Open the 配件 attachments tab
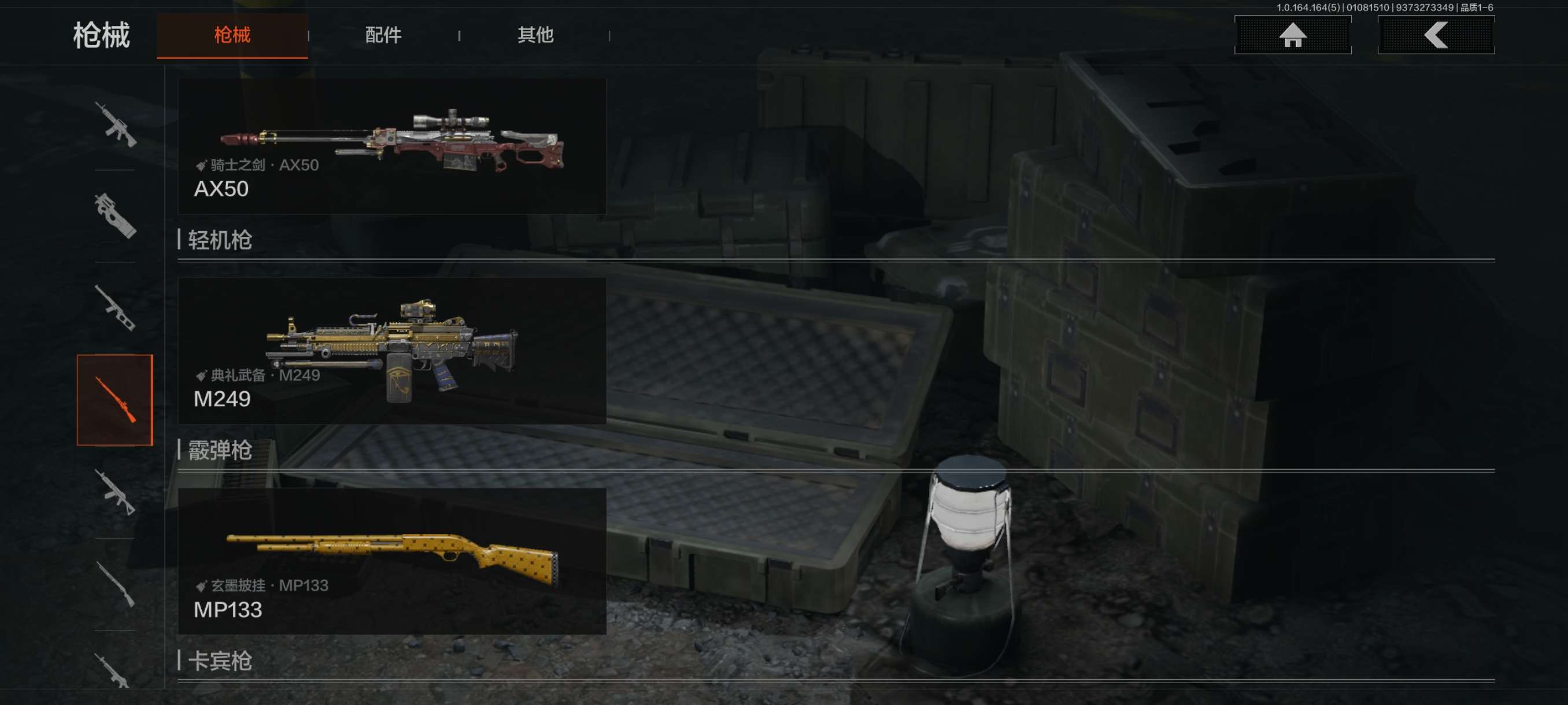The image size is (1568, 705). [x=383, y=35]
